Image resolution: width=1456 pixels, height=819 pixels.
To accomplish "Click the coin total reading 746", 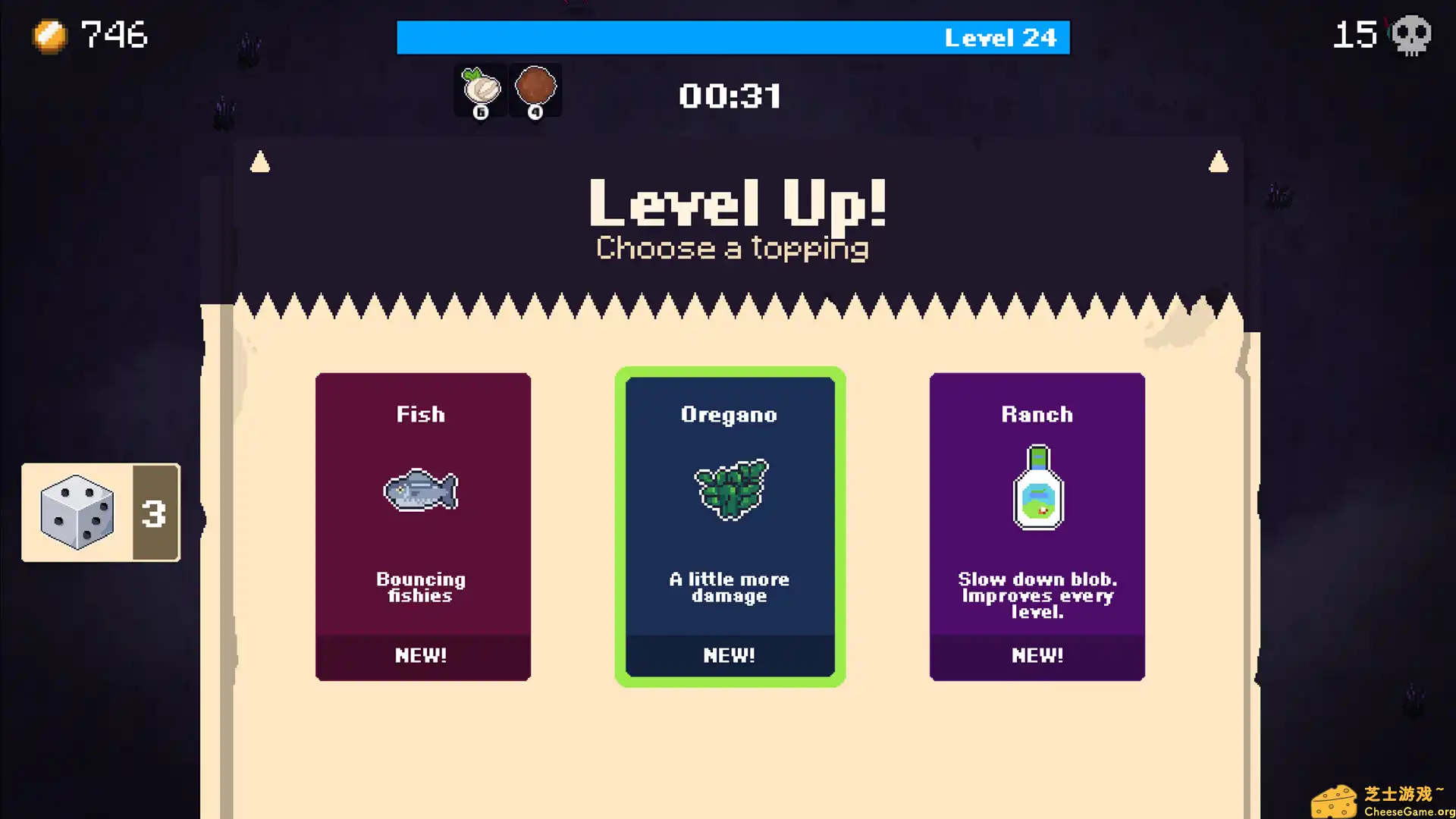I will [x=113, y=34].
